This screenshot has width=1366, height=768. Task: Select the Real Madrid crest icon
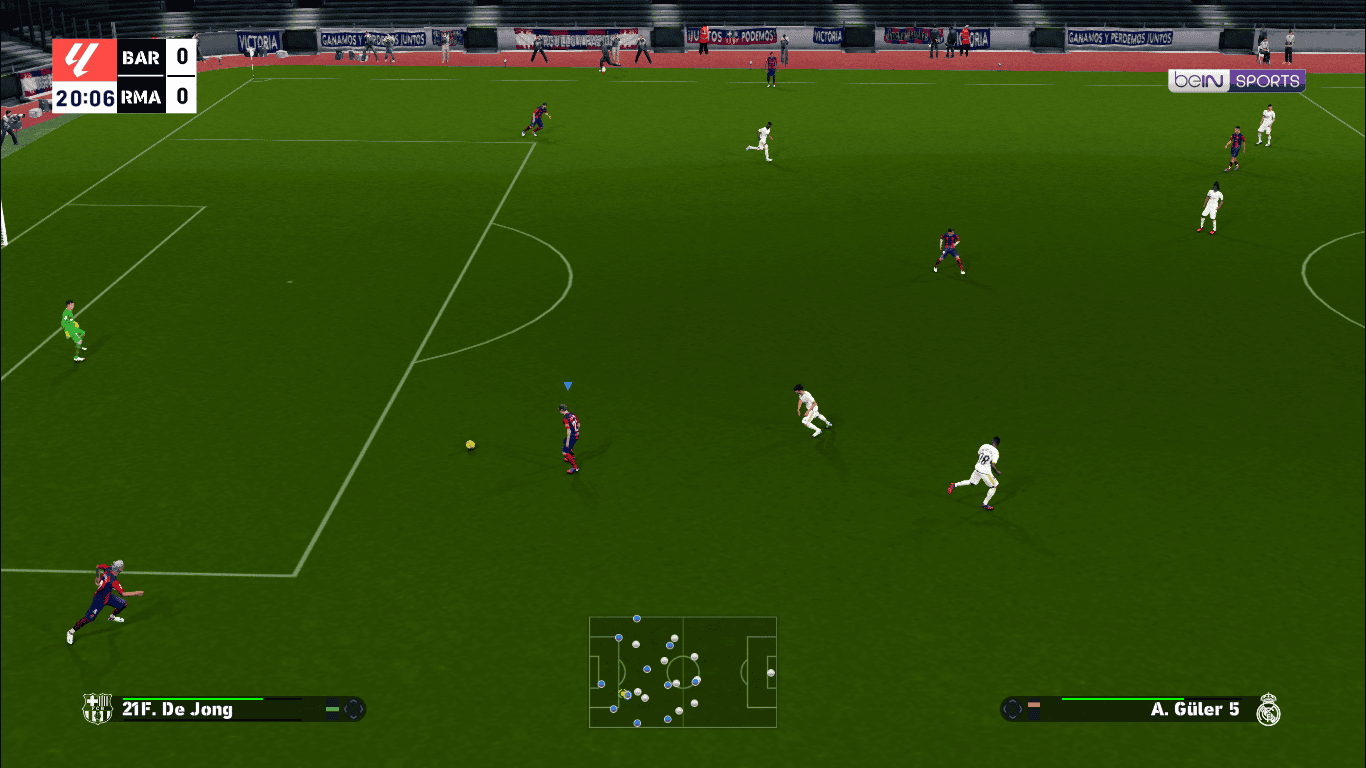tap(1269, 709)
